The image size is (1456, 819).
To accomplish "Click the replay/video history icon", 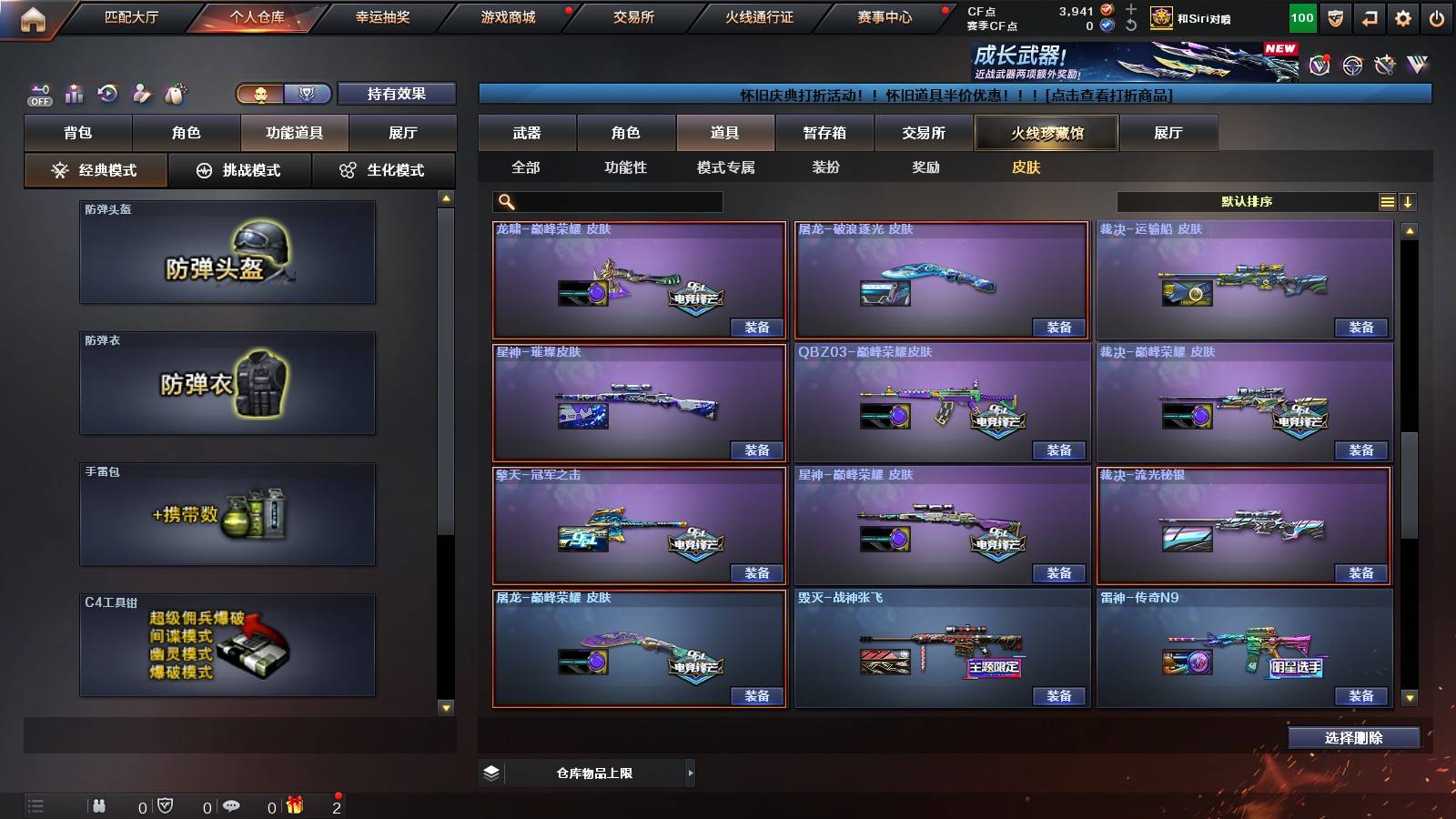I will [107, 92].
